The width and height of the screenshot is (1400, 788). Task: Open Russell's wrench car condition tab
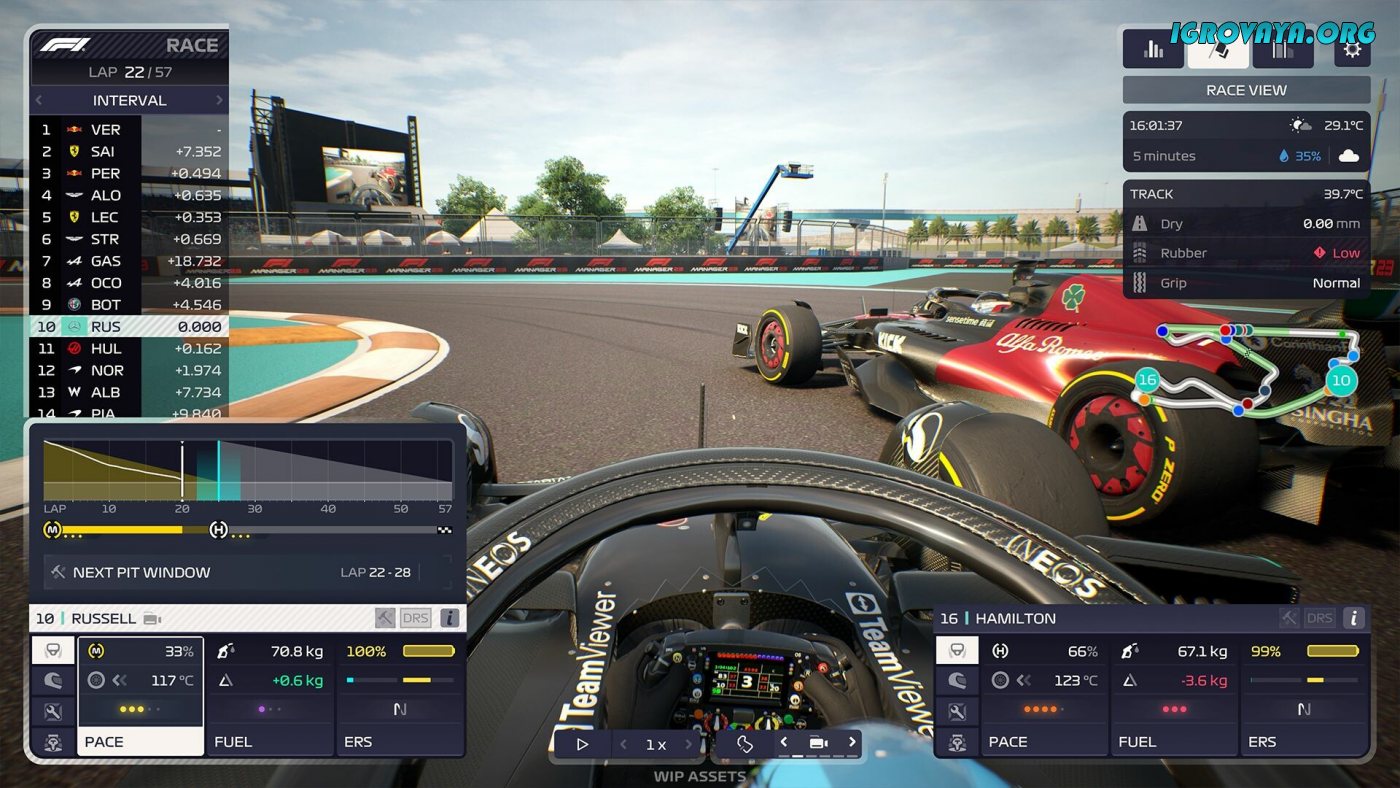pyautogui.click(x=53, y=711)
